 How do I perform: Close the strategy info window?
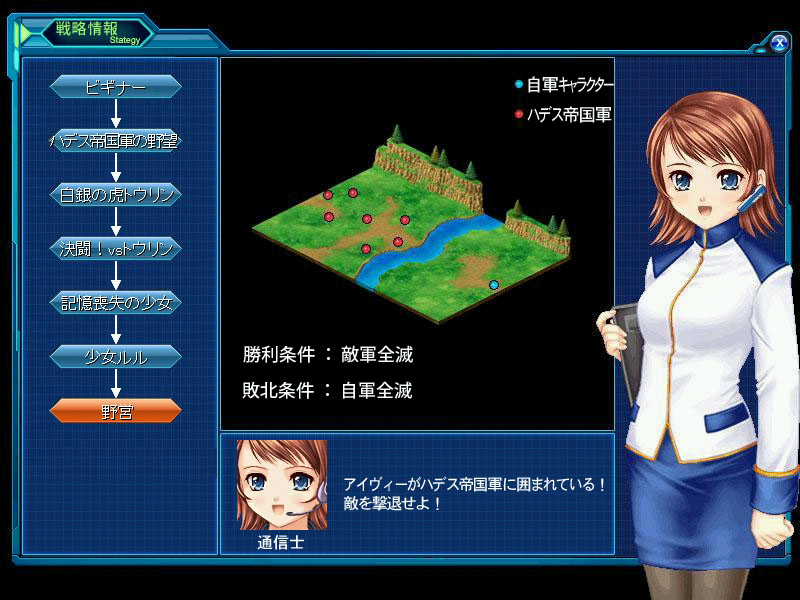pos(779,42)
